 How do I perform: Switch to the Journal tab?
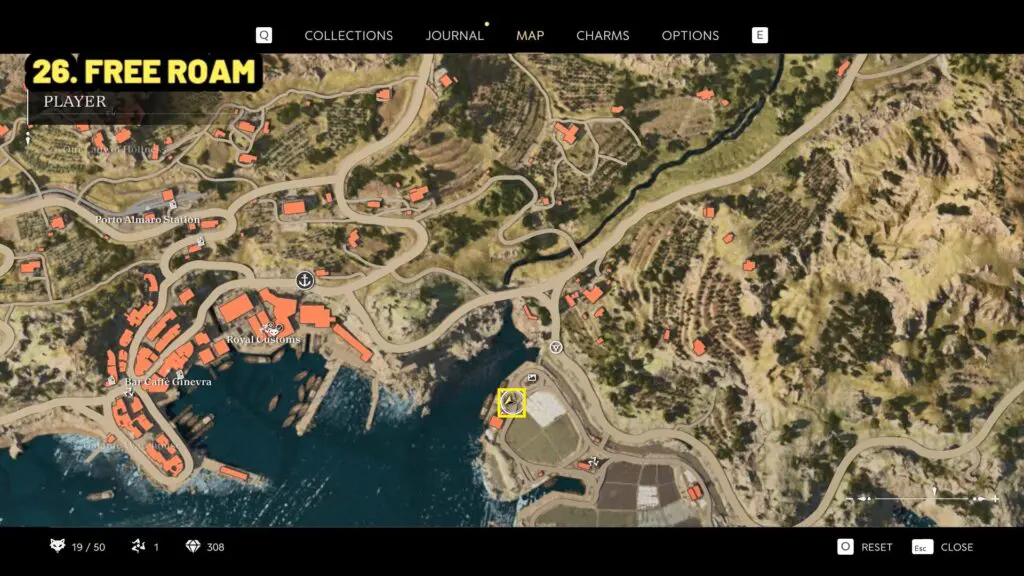454,35
